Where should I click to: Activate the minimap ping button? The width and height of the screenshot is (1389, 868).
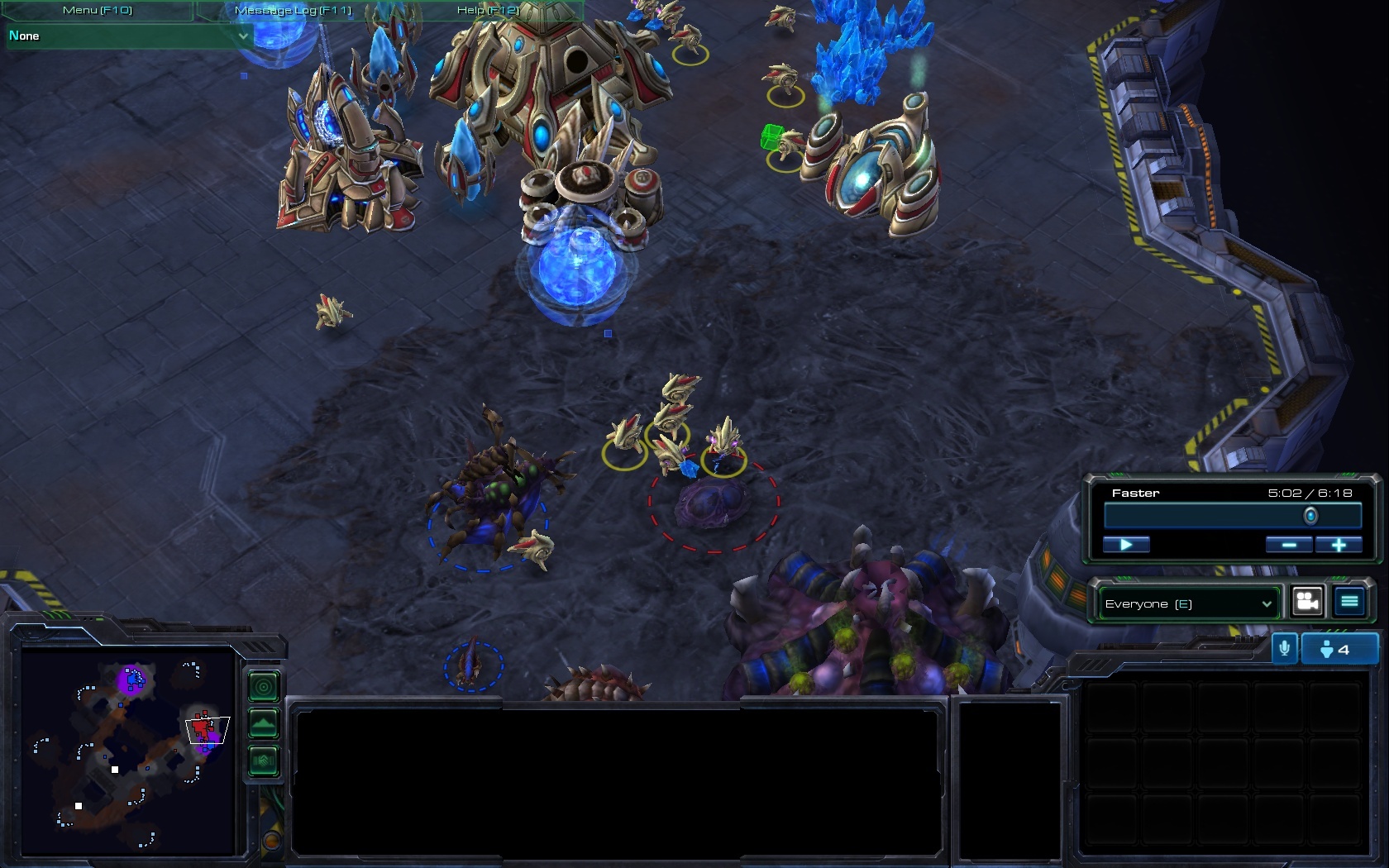[264, 686]
